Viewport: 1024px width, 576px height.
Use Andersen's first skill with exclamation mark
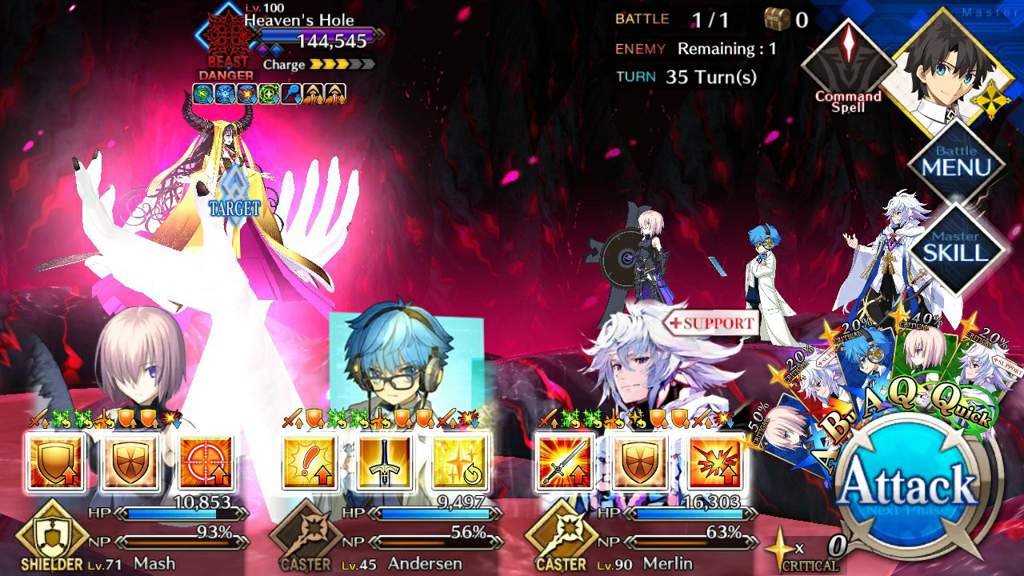pyautogui.click(x=308, y=462)
